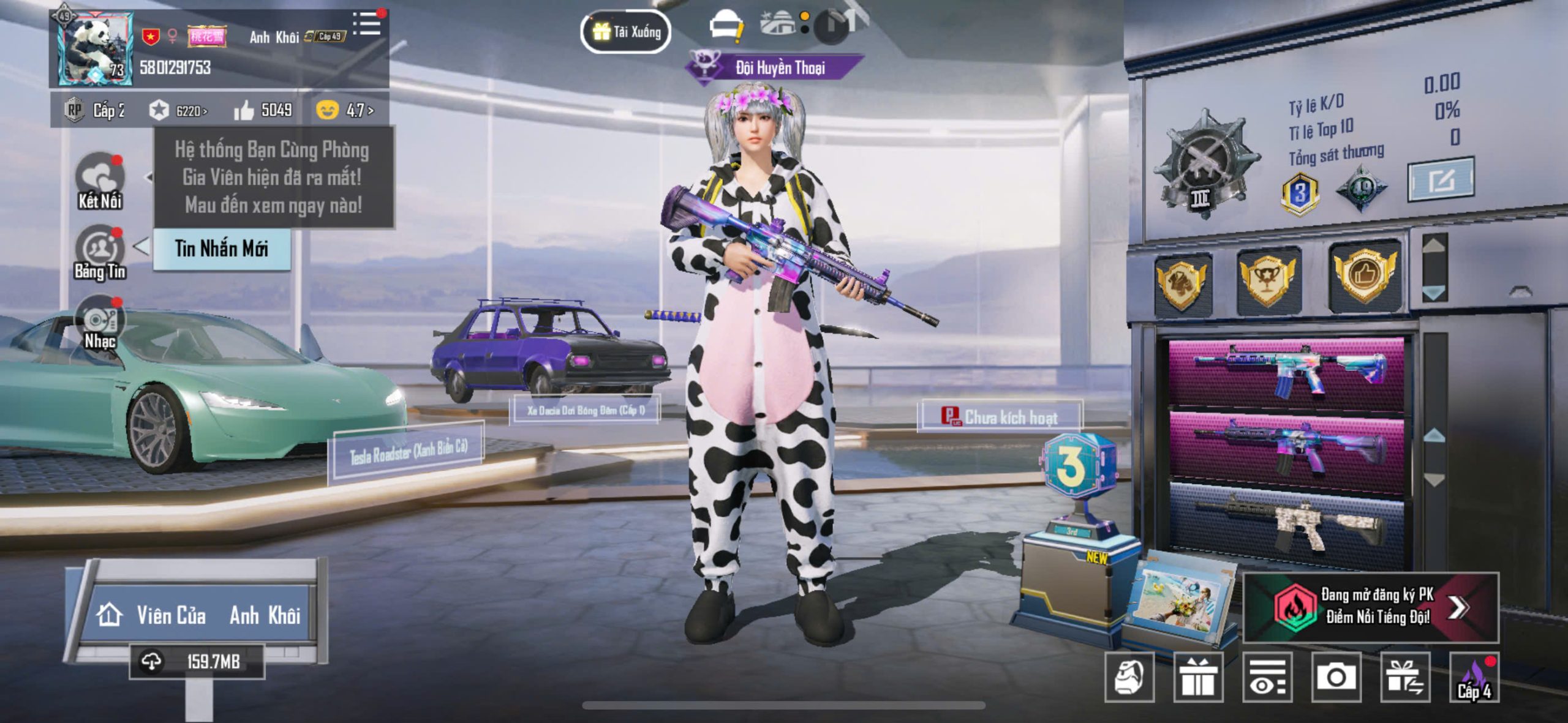Viewport: 1568px width, 723px height.
Task: Click the RP Cấp 2 badge
Action: 95,111
